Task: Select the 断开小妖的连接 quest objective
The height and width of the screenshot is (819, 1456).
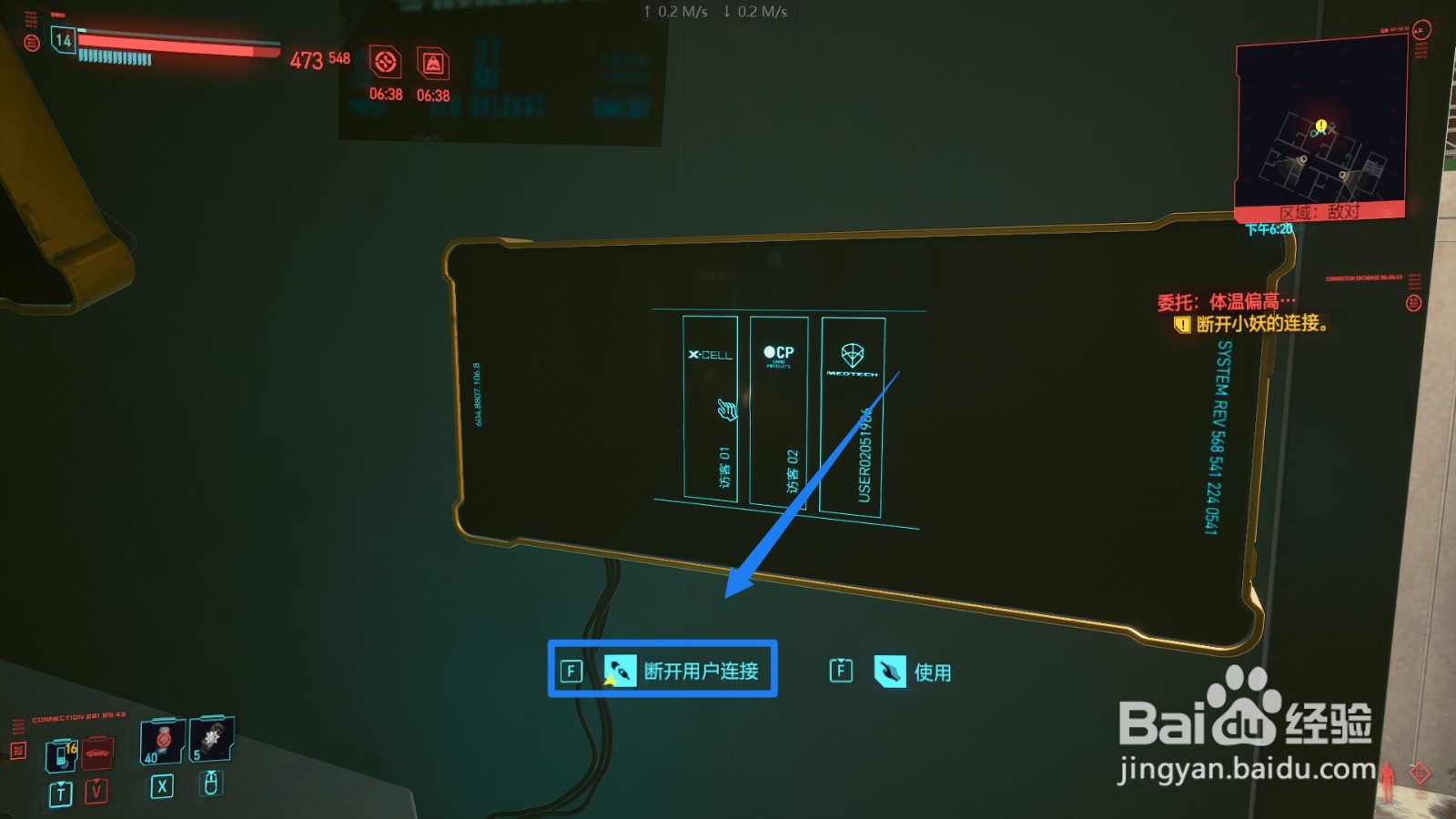Action: [1260, 324]
